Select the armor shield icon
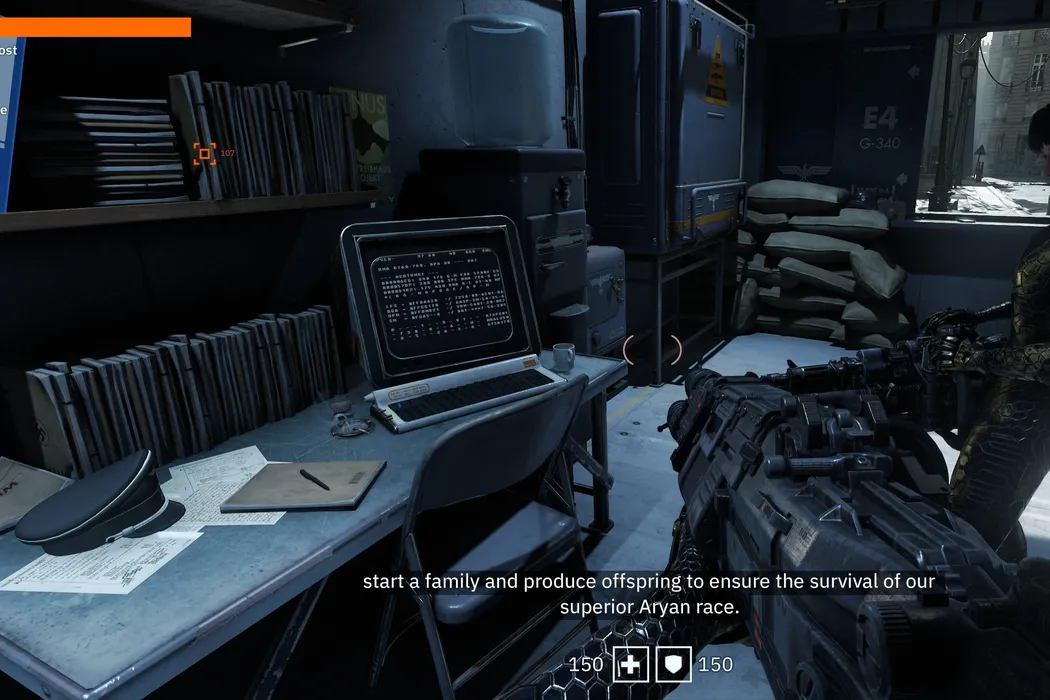 point(673,664)
